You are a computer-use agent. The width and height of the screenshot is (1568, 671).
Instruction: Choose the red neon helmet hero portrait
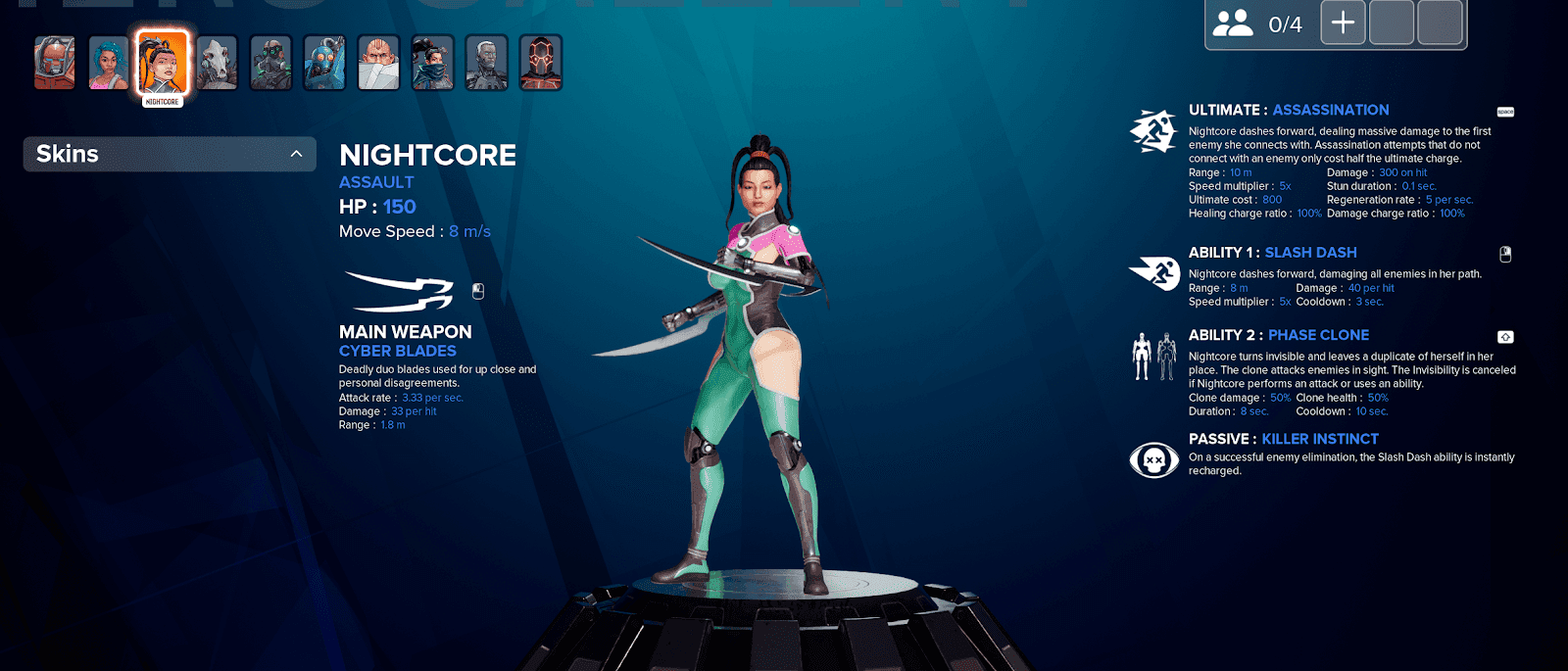tap(540, 63)
